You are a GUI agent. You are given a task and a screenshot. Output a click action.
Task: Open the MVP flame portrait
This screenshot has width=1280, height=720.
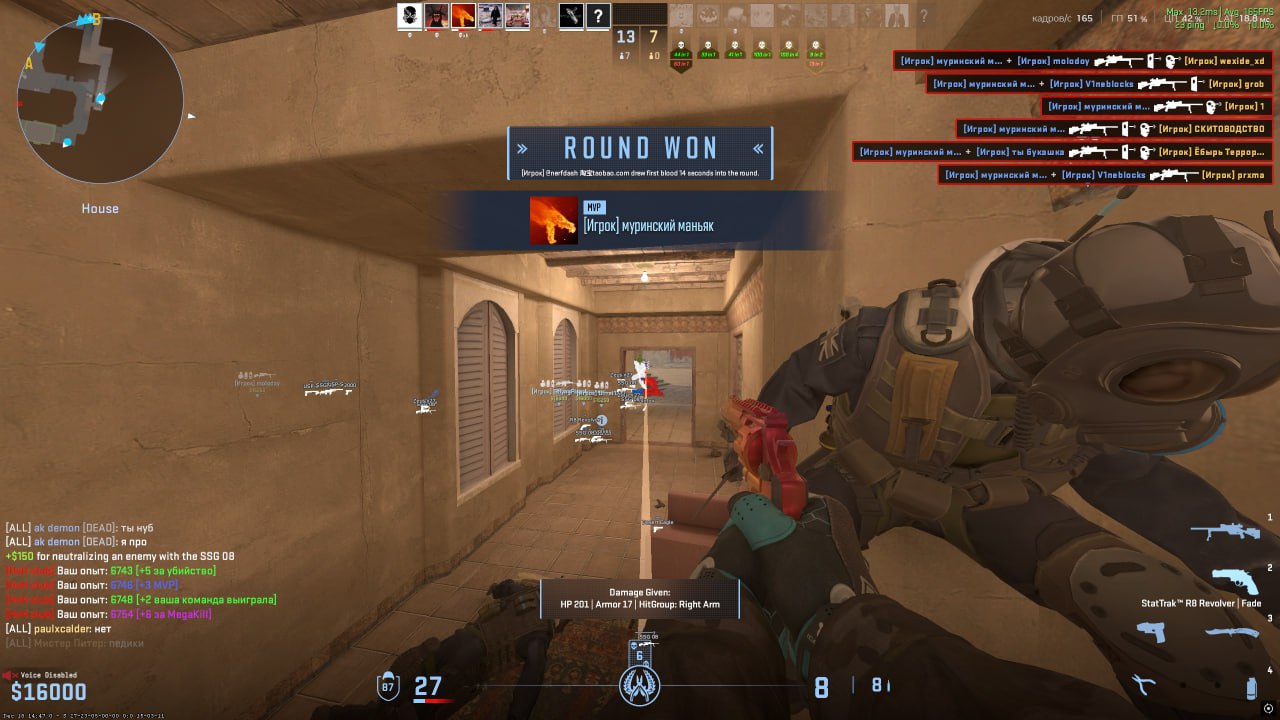(x=554, y=220)
